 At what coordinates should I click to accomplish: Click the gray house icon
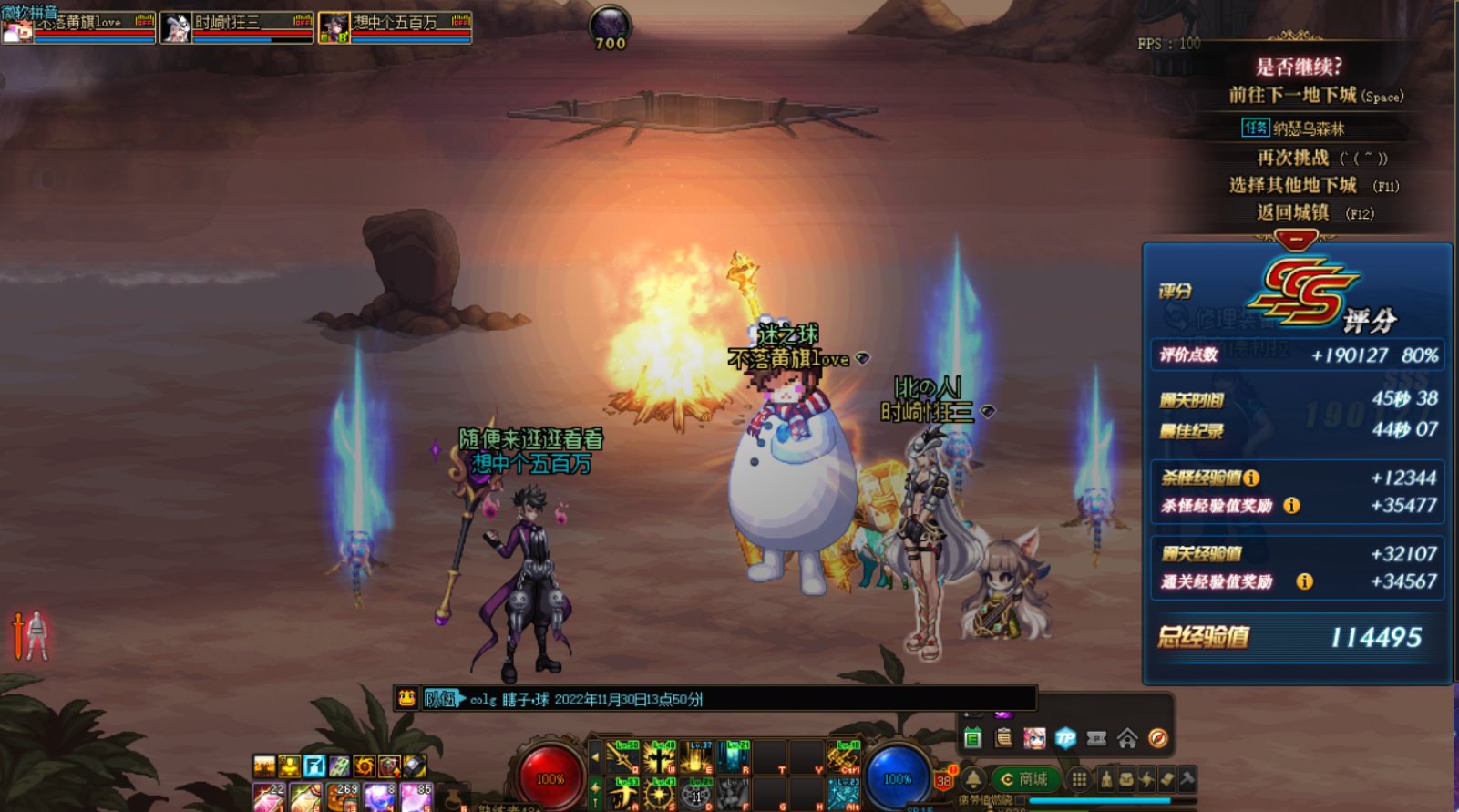[x=1127, y=738]
